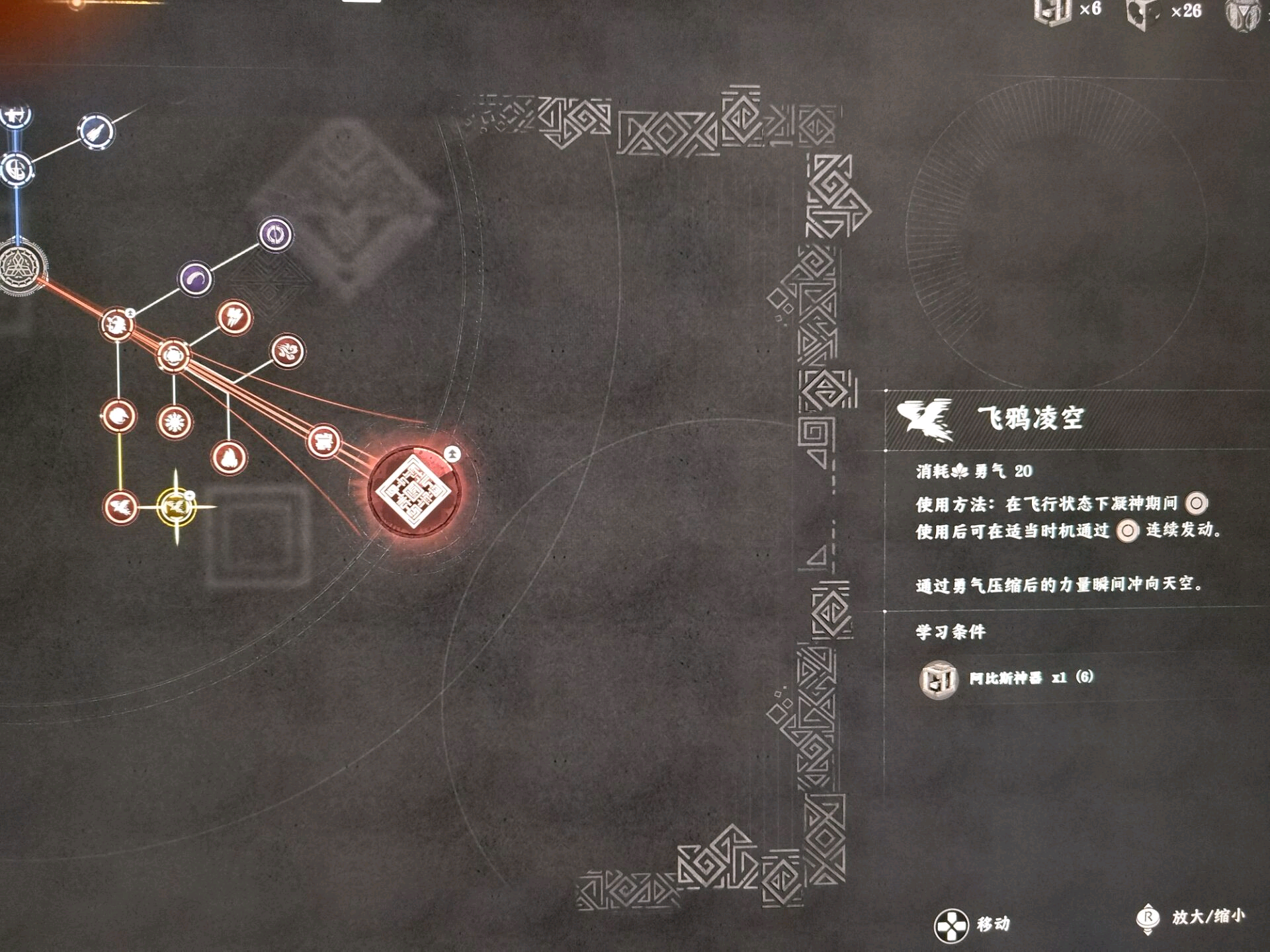This screenshot has width=1270, height=952.
Task: Select the red scroll-like node near the core
Action: coord(323,441)
